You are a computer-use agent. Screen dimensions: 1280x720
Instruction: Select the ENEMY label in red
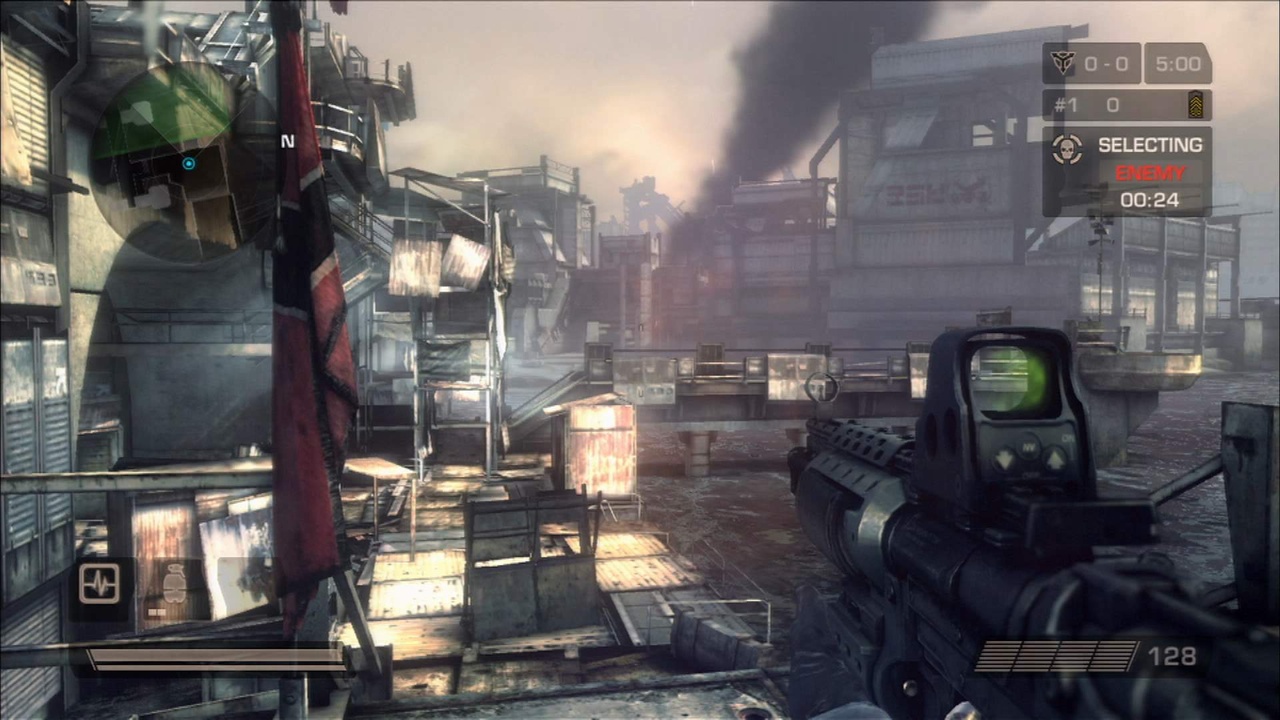(x=1148, y=172)
